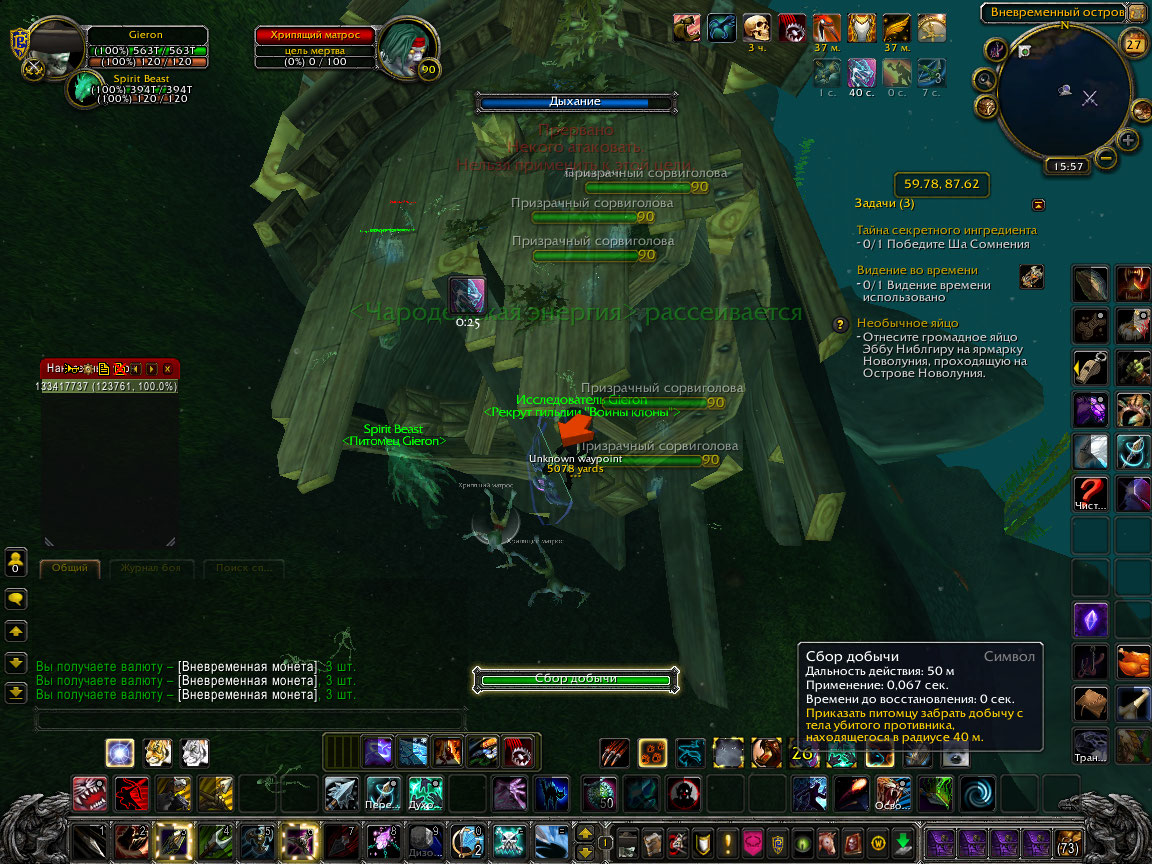This screenshot has height=864, width=1152.
Task: Collapse the quest tracker with the arrow button
Action: tap(1038, 205)
